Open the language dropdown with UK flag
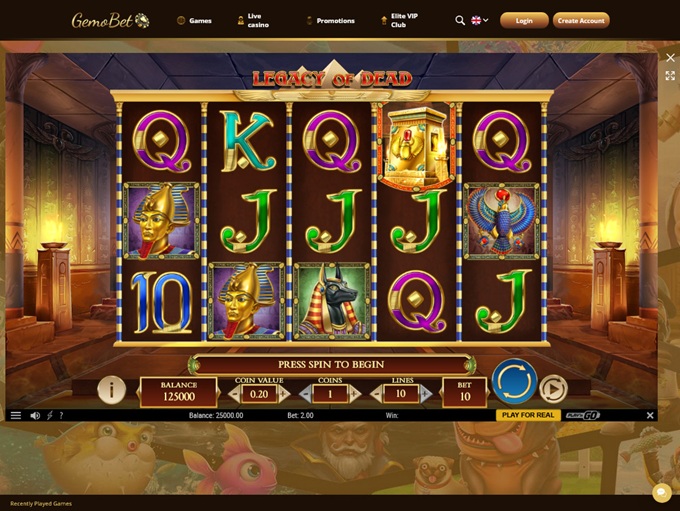Image resolution: width=680 pixels, height=511 pixels. [479, 20]
